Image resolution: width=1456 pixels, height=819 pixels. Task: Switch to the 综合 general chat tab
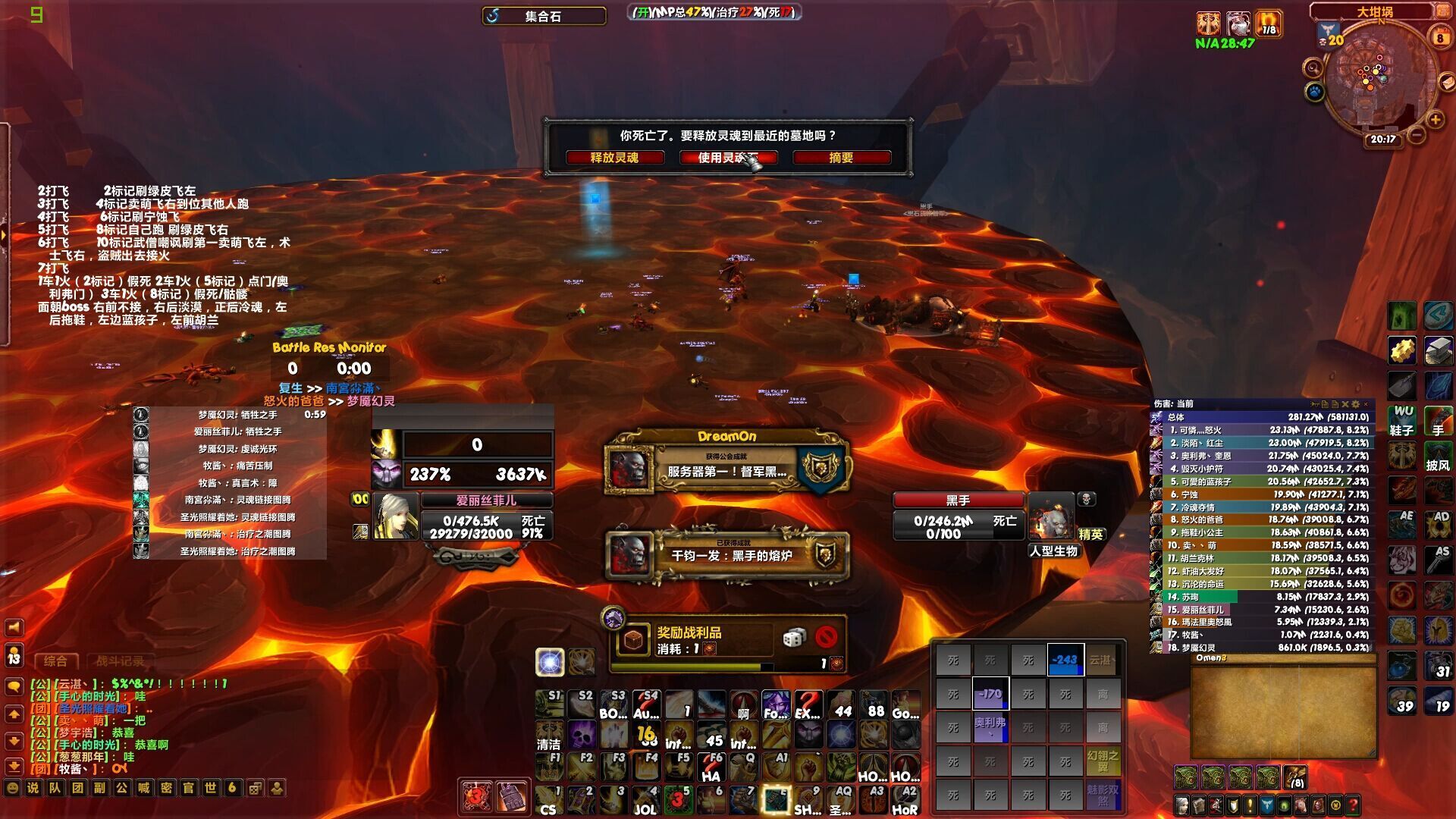point(55,661)
